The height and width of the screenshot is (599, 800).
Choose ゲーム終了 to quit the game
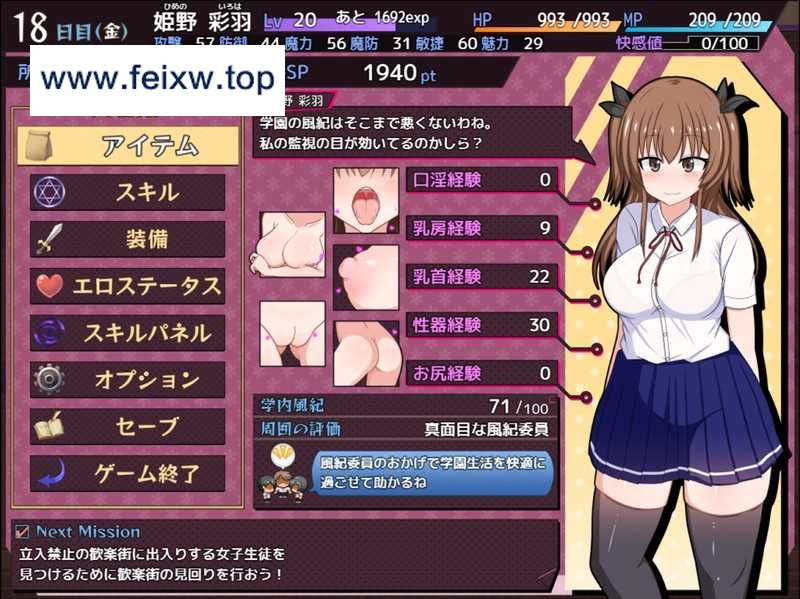[128, 473]
